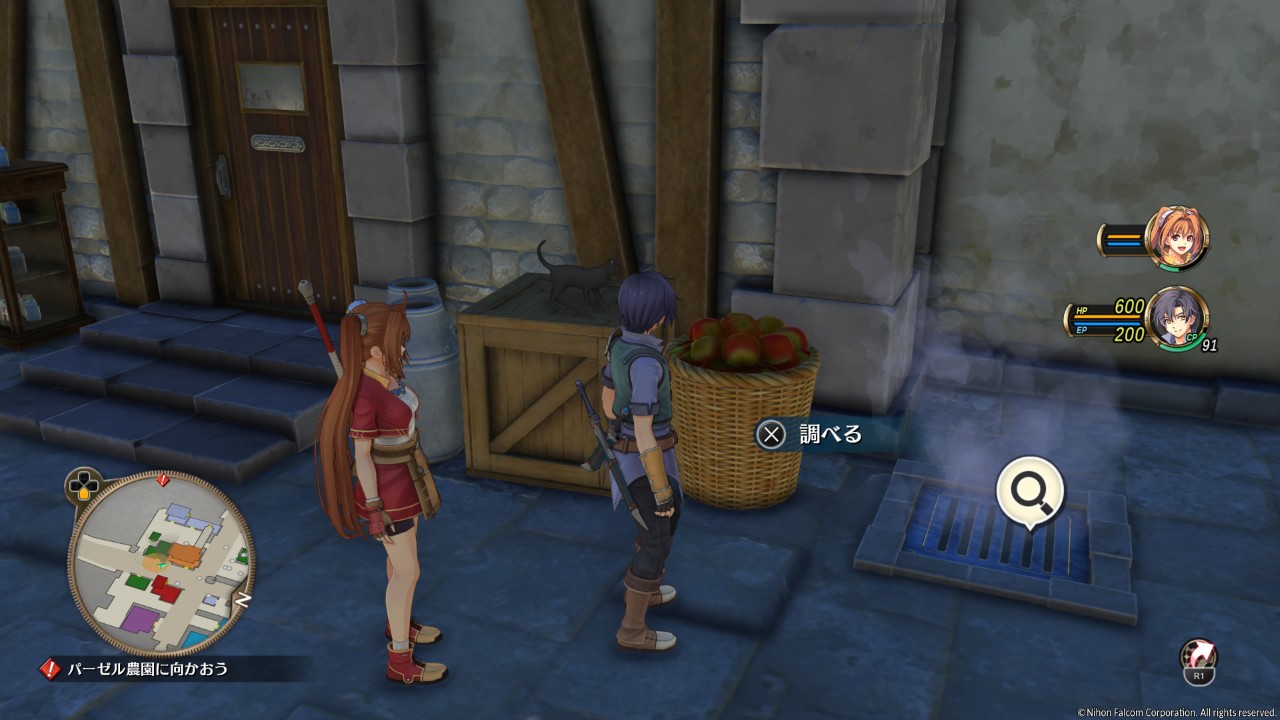The height and width of the screenshot is (720, 1280).
Task: Select the dark-haired boy party portrait
Action: tap(1177, 318)
